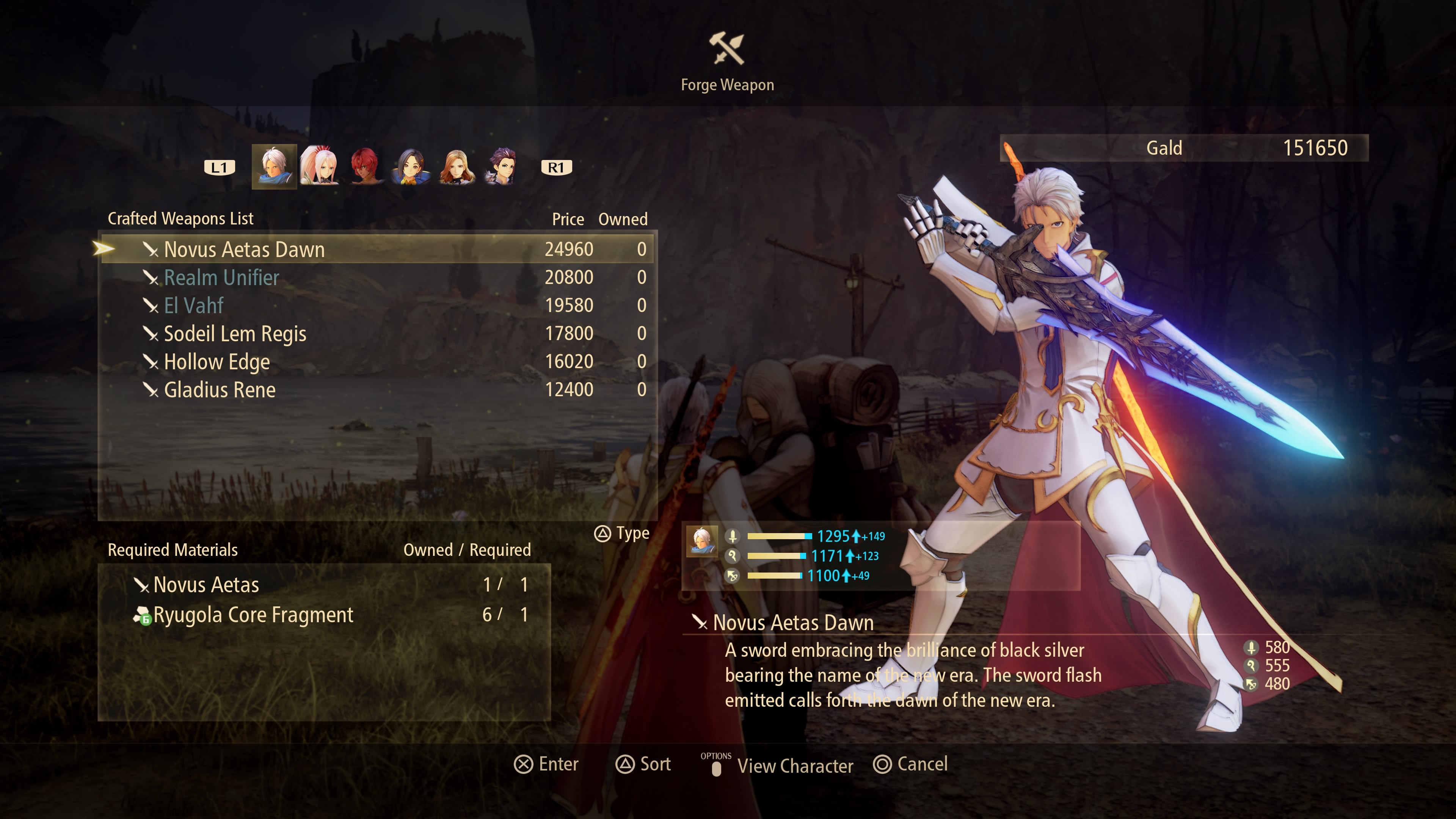Switch to the pink-haired woman portrait tab

pyautogui.click(x=319, y=167)
